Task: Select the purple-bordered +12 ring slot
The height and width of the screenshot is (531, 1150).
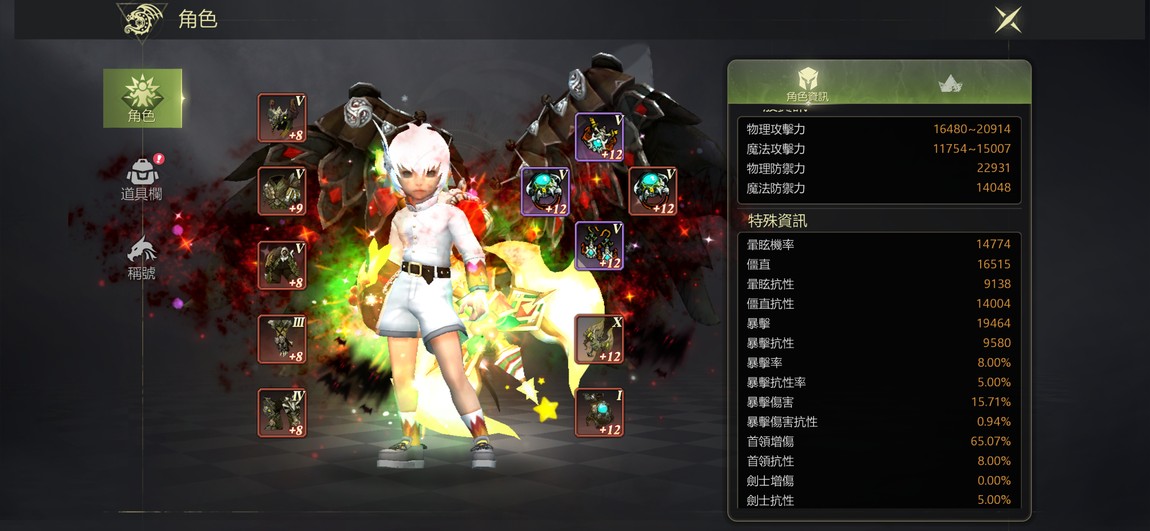Action: coord(546,191)
